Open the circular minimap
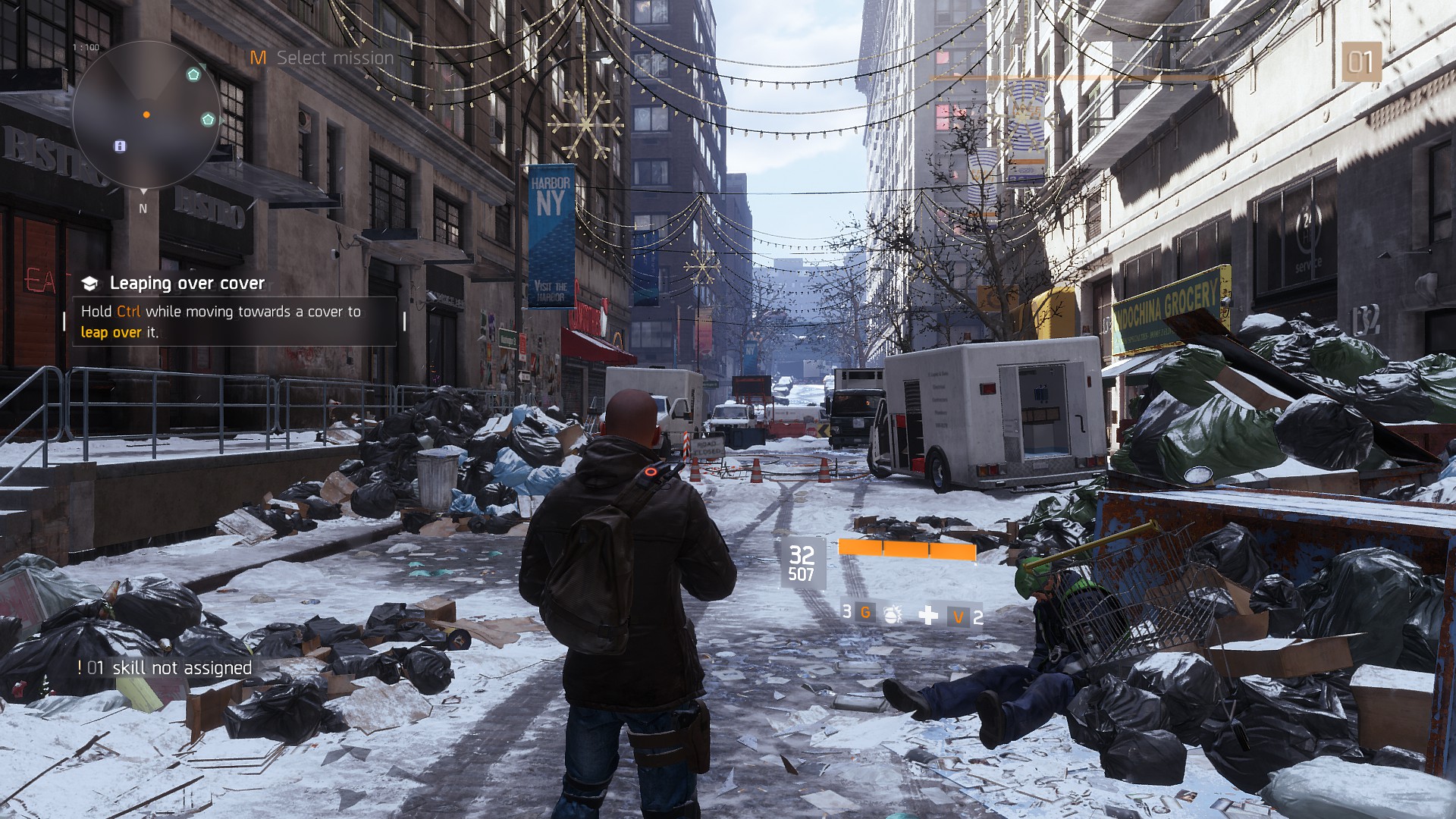 pos(146,115)
